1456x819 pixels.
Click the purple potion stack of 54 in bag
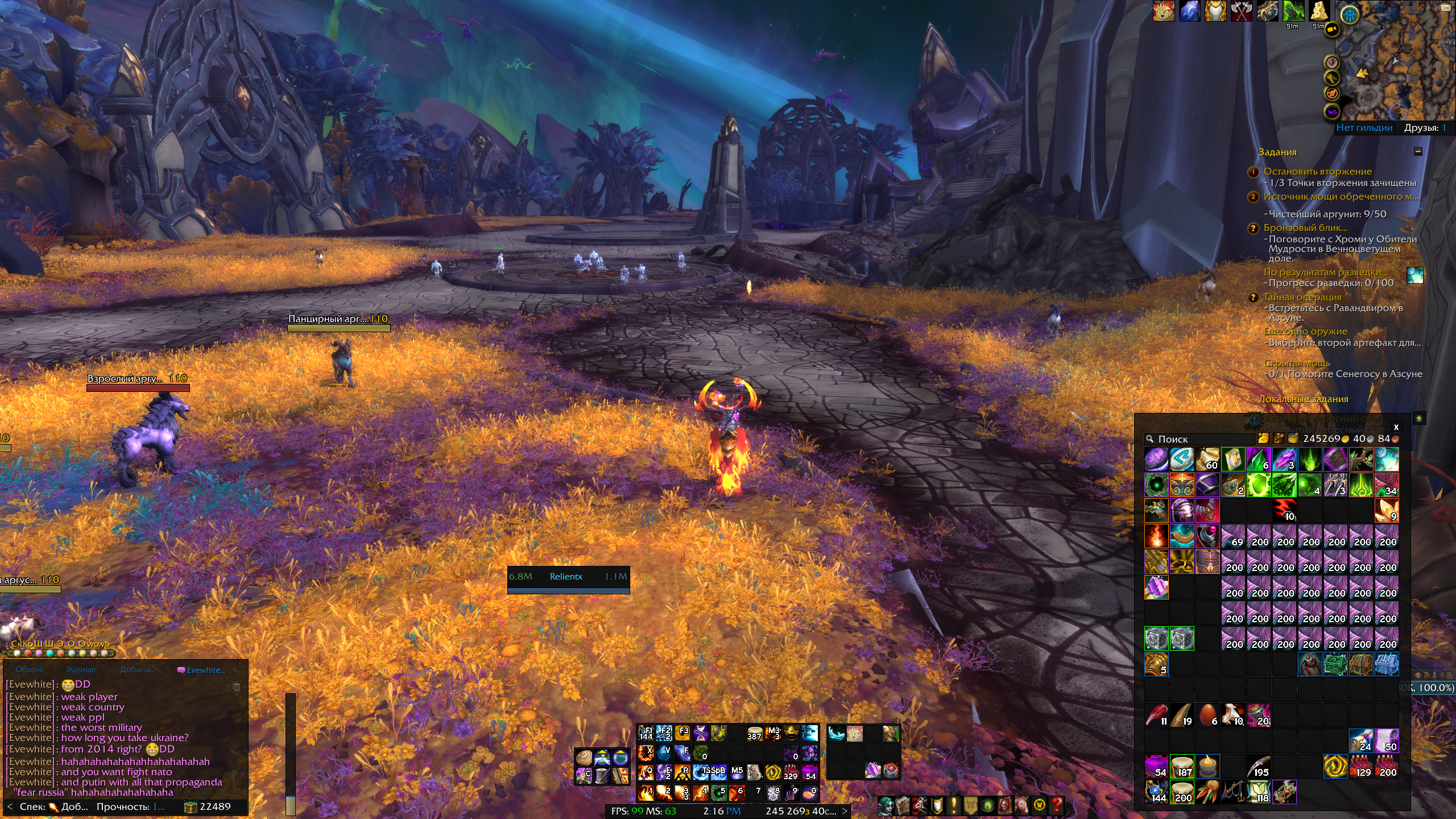1156,767
